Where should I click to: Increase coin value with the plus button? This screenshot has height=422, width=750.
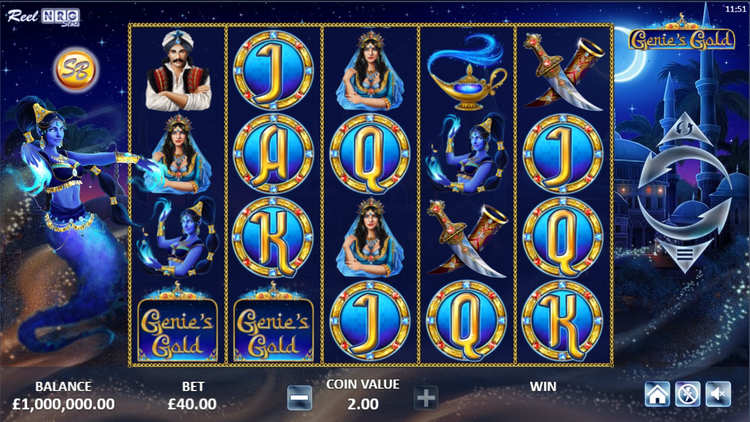click(x=426, y=397)
